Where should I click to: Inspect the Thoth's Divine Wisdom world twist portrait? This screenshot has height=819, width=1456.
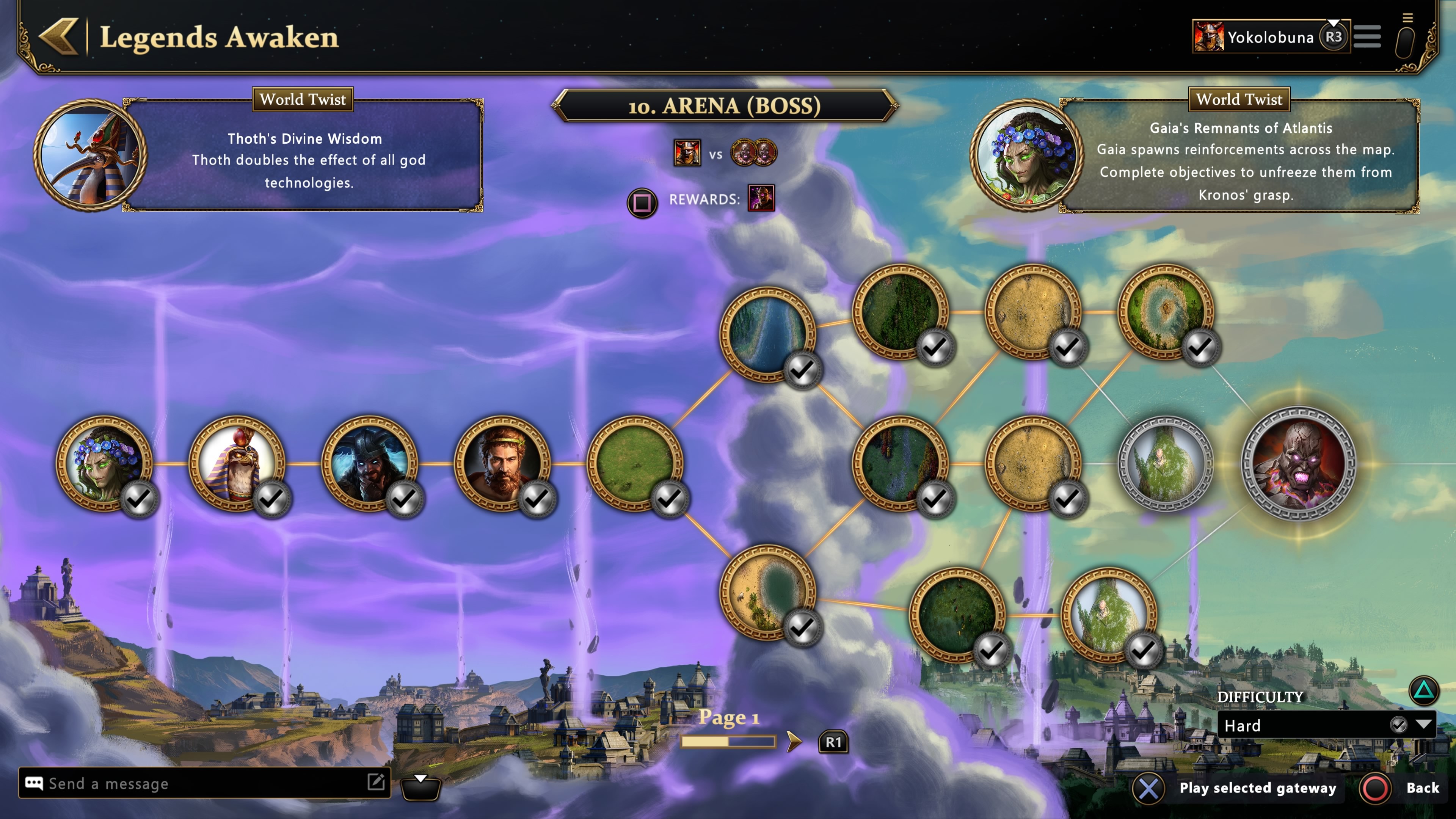(91, 155)
